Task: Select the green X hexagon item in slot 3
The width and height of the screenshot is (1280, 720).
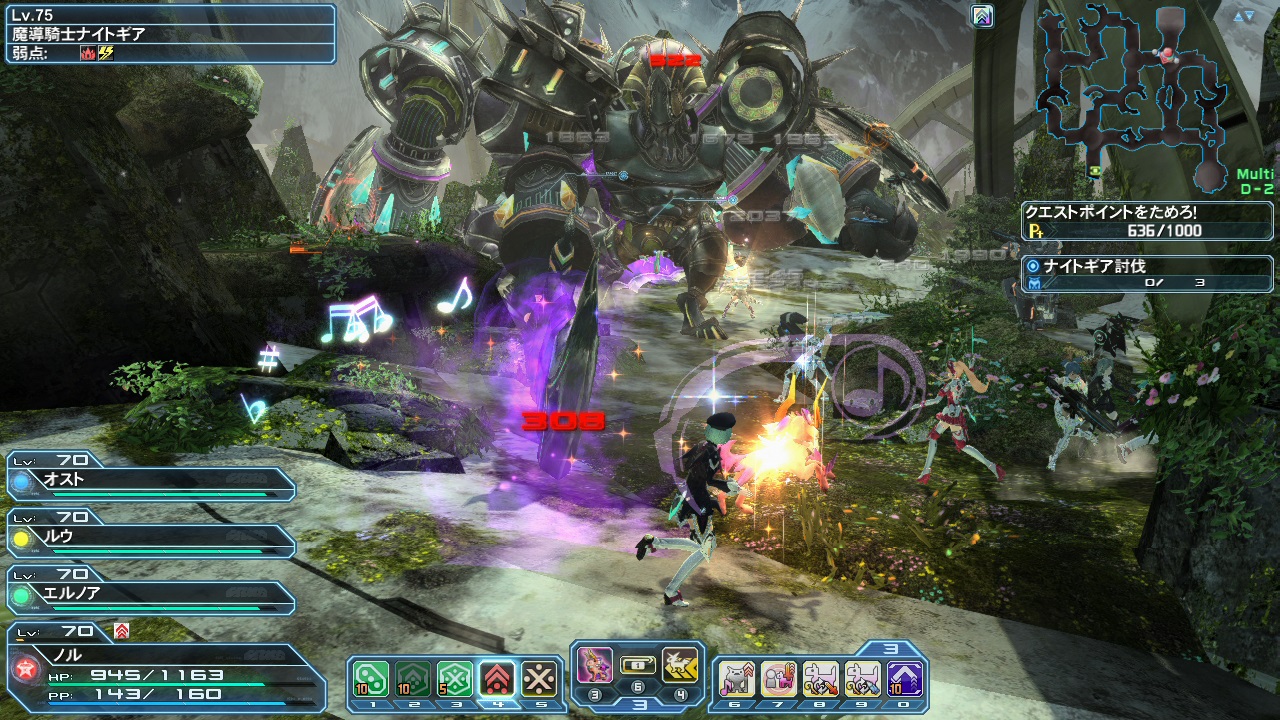Action: pos(454,679)
